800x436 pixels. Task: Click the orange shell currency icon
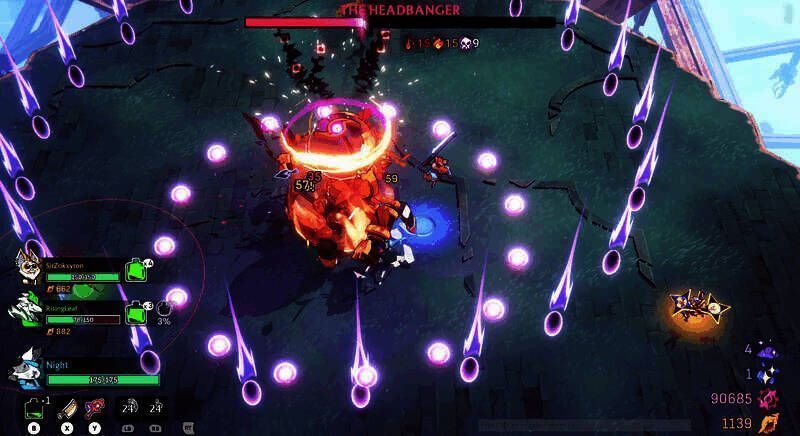[770, 423]
